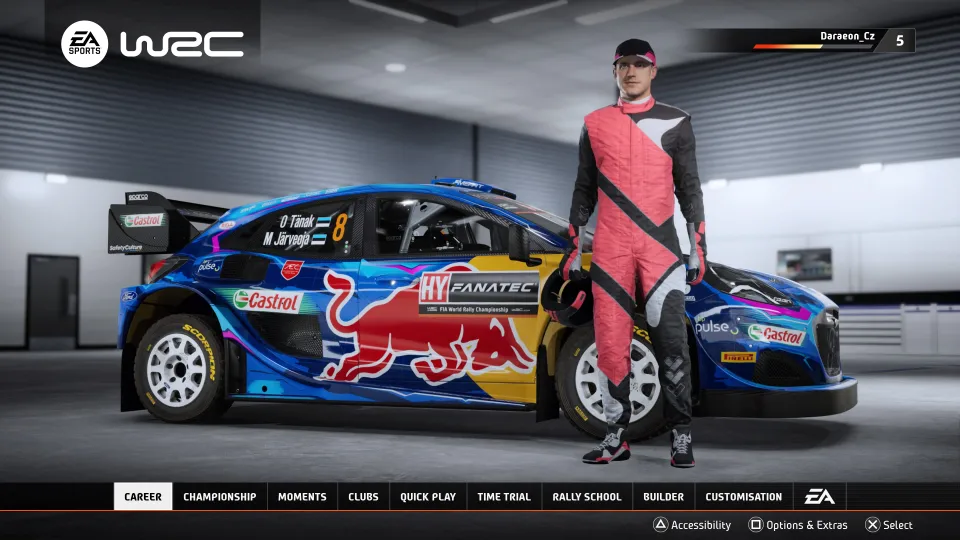Switch to the Builder tab
960x540 pixels.
(663, 497)
